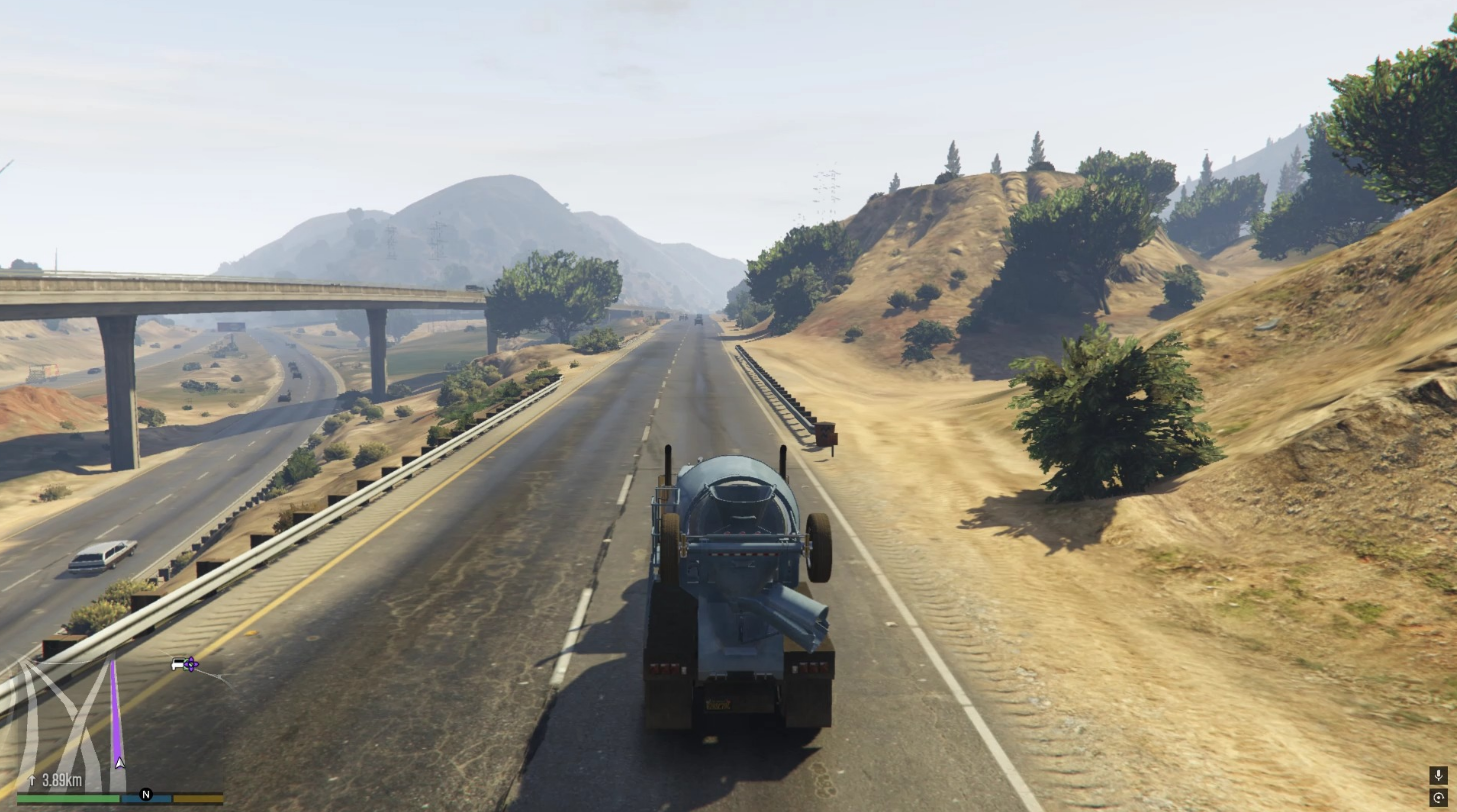Screen dimensions: 1457x812
Task: Select the purple destination marker on minimap
Action: click(190, 664)
